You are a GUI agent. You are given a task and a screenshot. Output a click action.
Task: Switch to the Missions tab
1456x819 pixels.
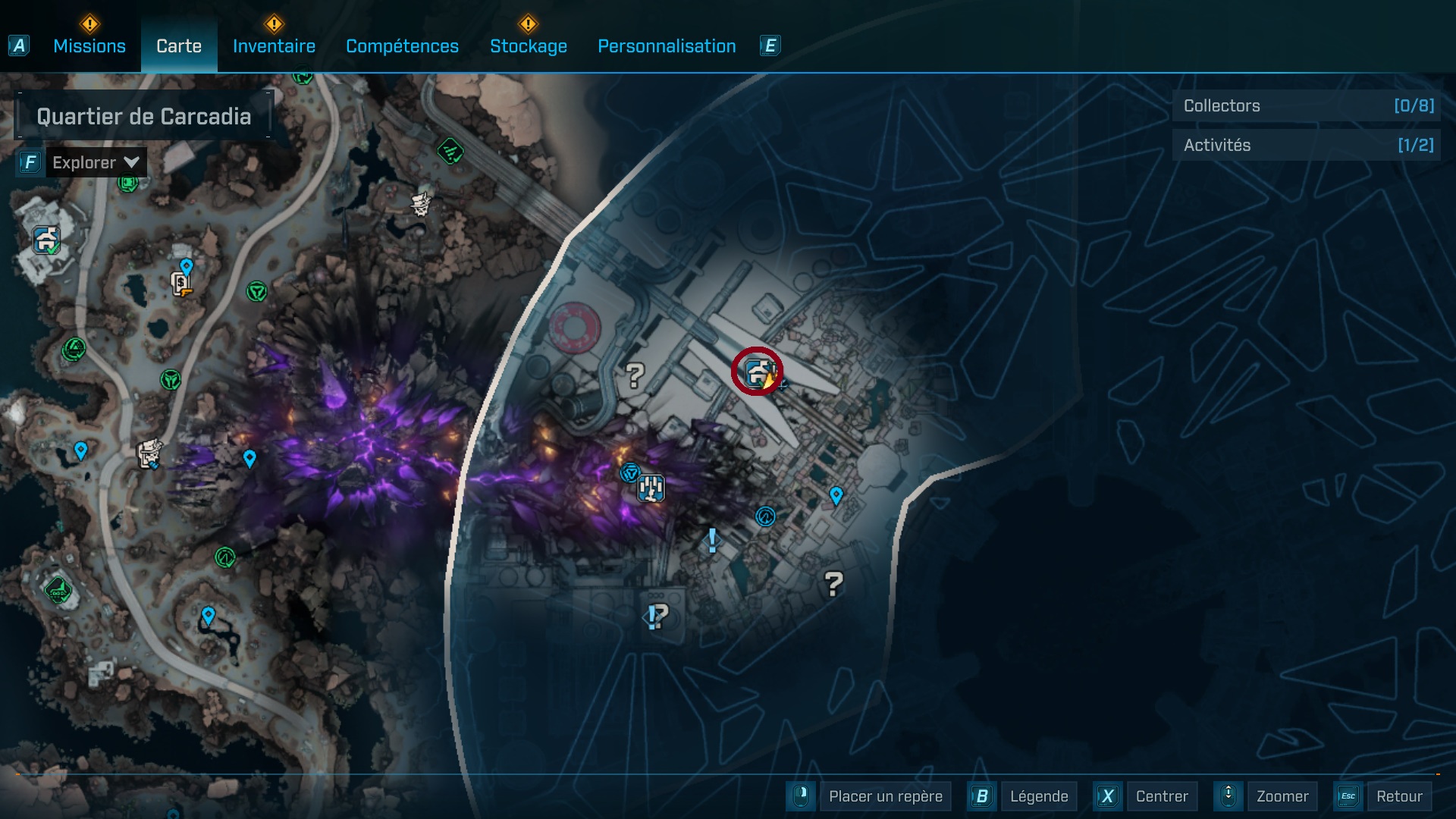[89, 45]
